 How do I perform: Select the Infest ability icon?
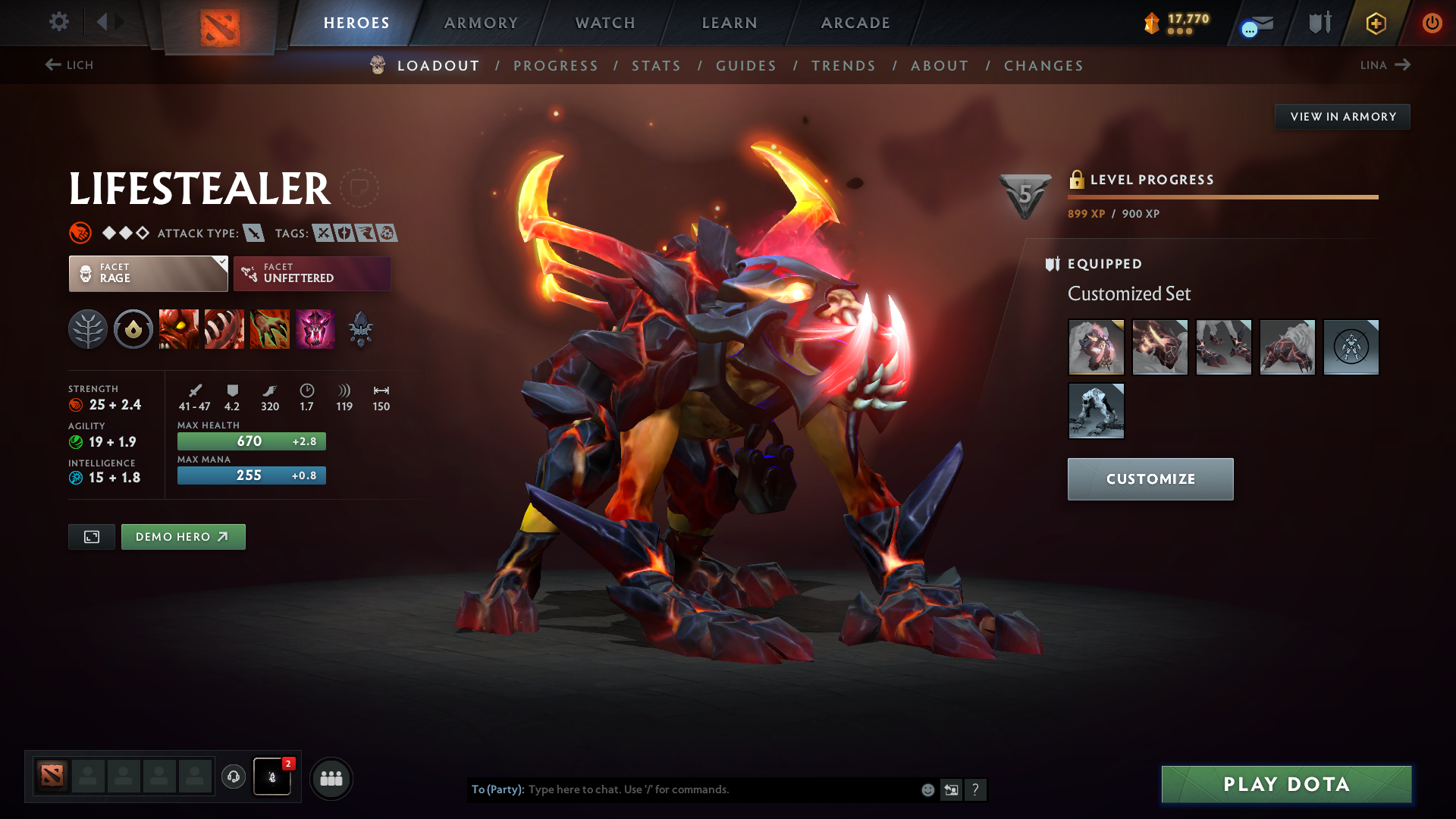pos(315,329)
